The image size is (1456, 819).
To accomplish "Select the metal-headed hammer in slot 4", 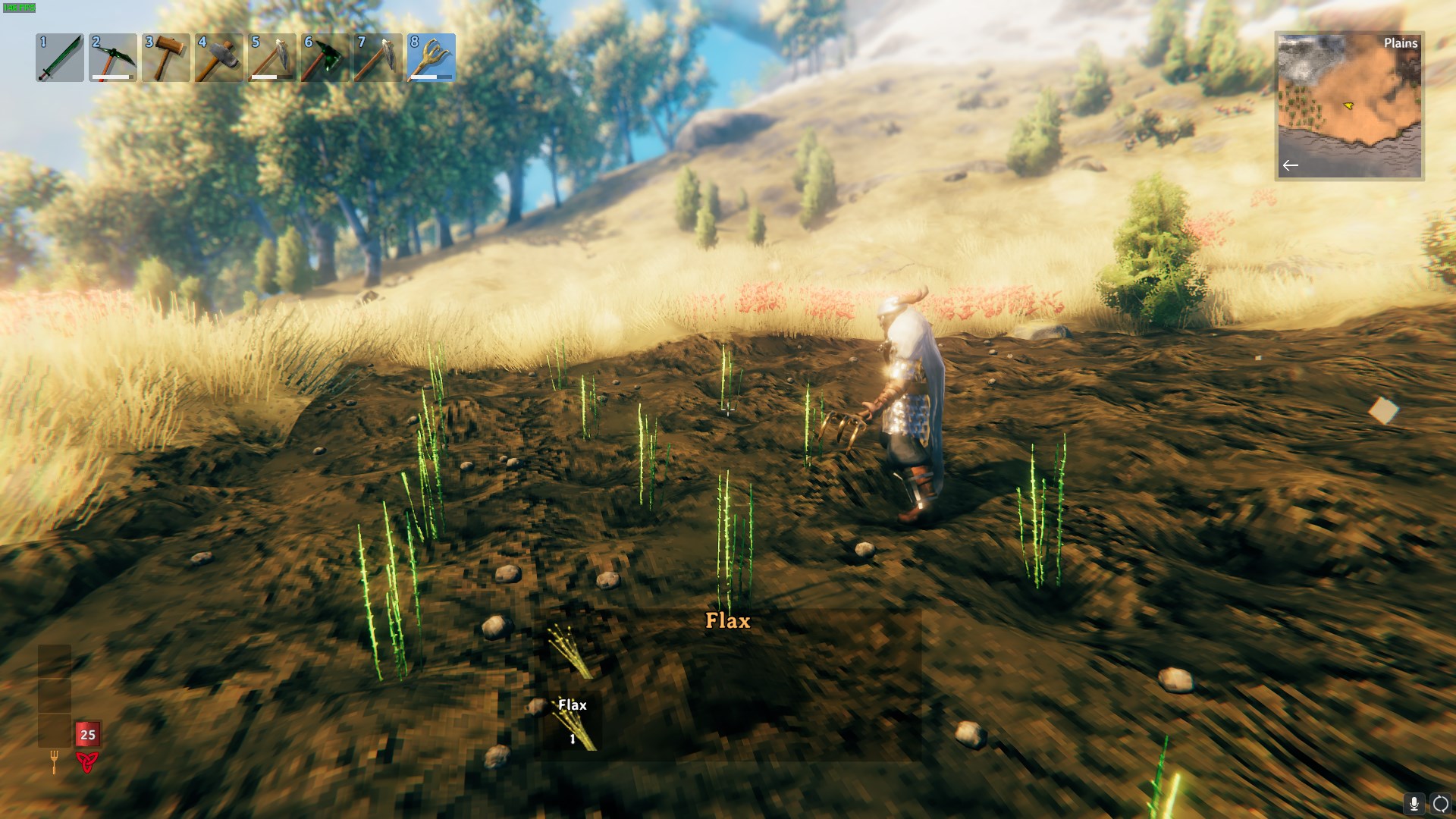I will (x=219, y=58).
